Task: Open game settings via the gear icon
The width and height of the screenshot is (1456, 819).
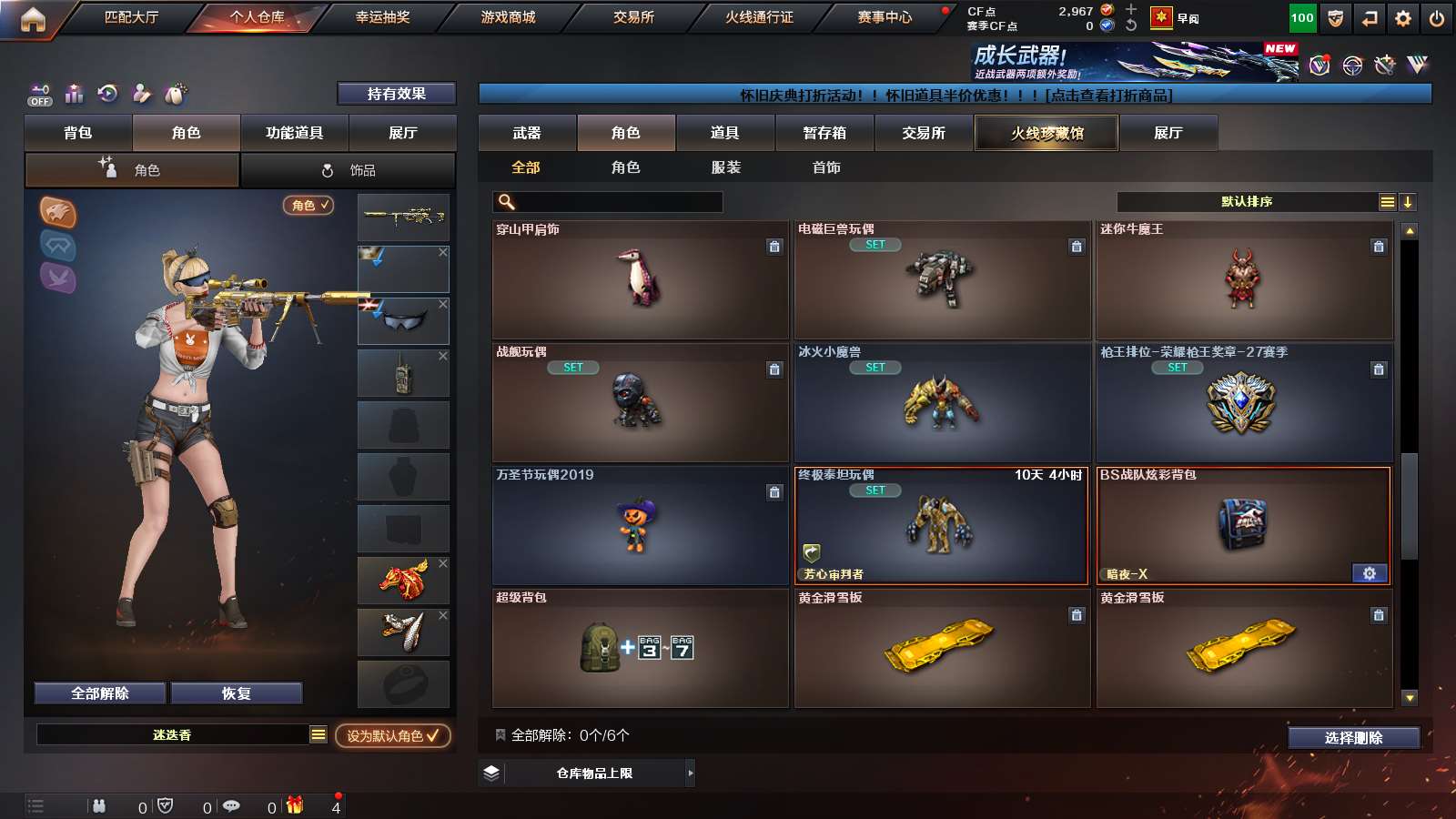Action: tap(1401, 17)
